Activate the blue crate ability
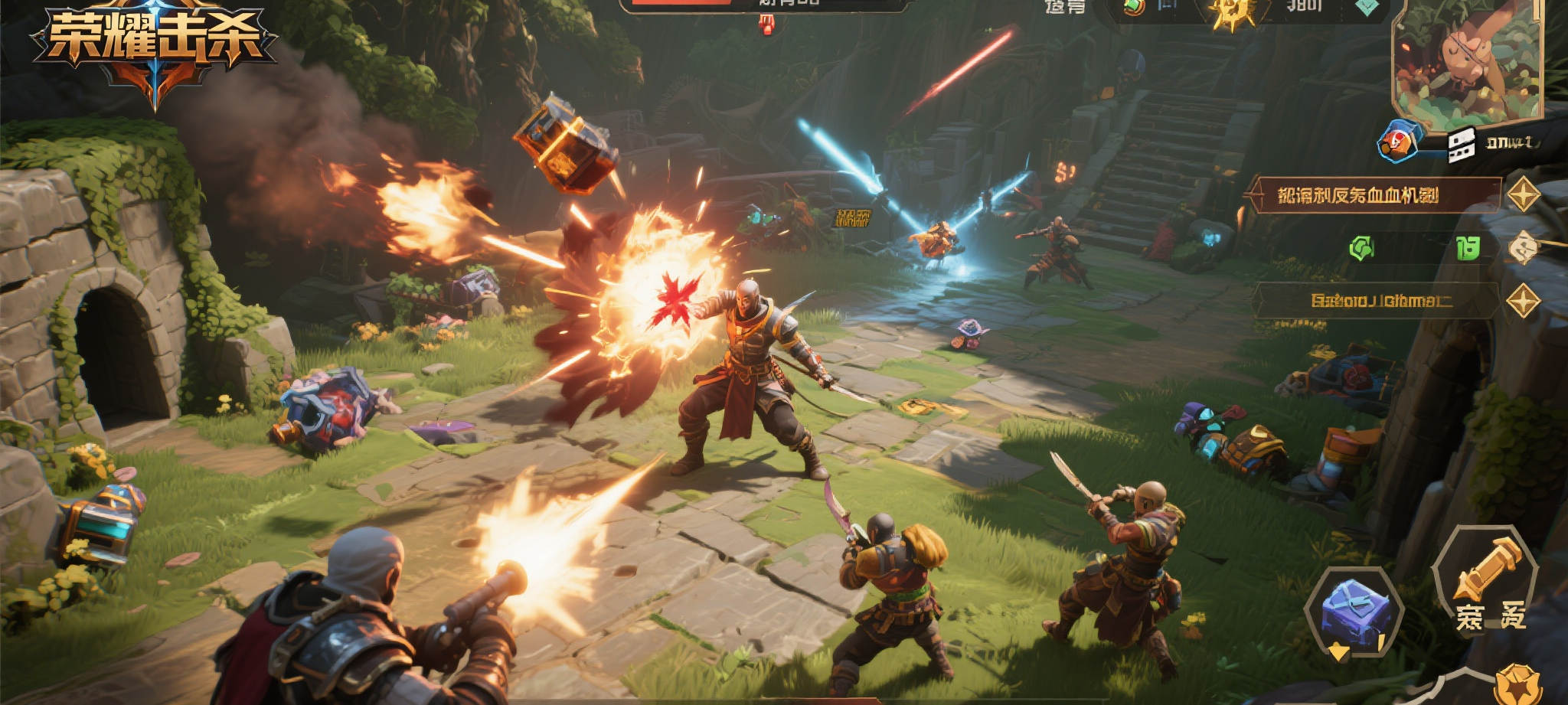 click(1354, 614)
